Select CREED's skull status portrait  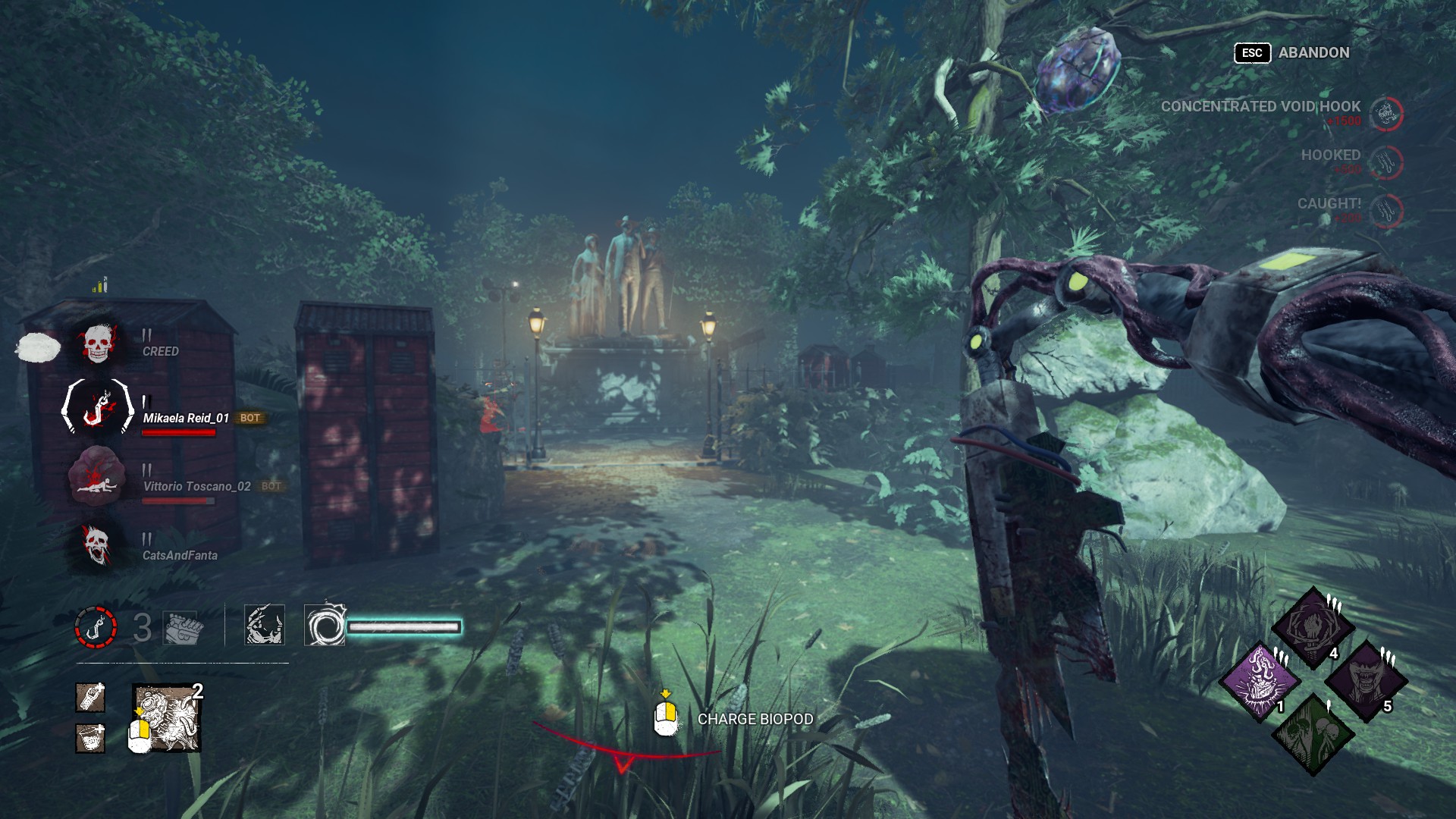pyautogui.click(x=97, y=344)
